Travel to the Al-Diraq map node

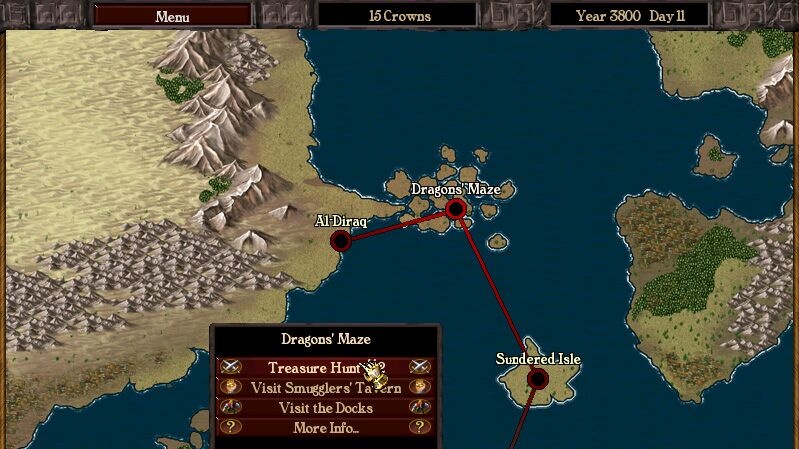tap(341, 240)
